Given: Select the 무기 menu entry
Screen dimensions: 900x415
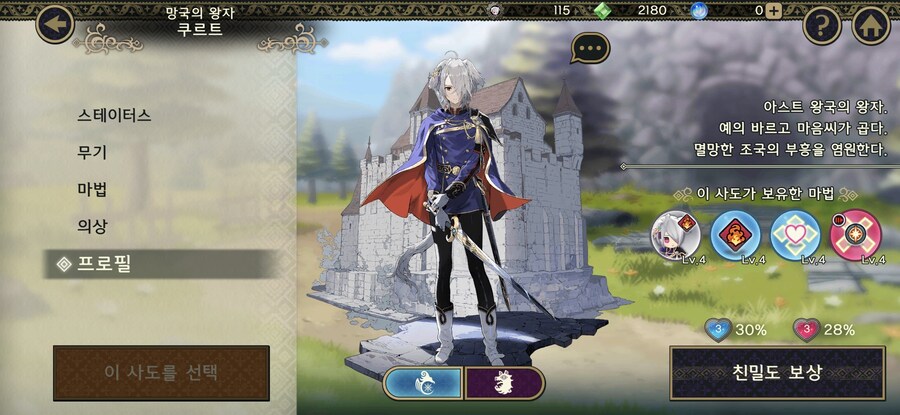Looking at the screenshot, I should pos(93,152).
